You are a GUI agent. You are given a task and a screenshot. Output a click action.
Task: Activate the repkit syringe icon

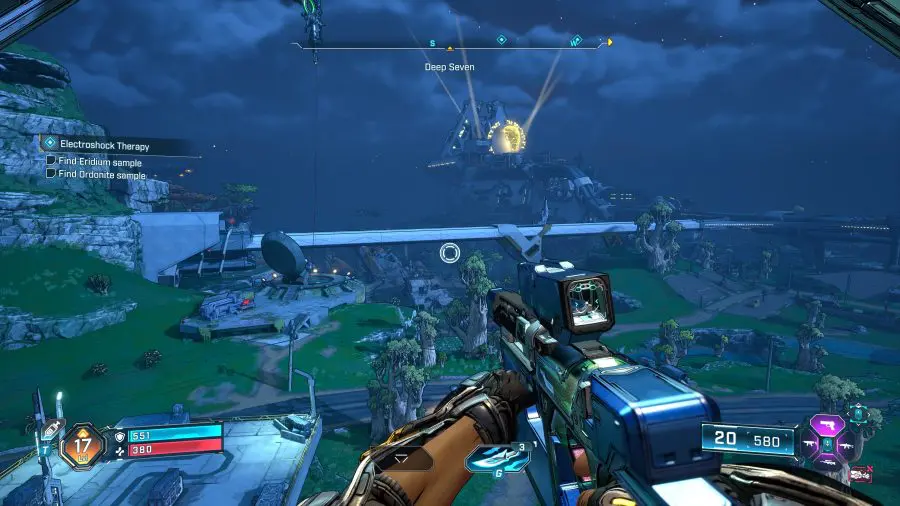52,425
